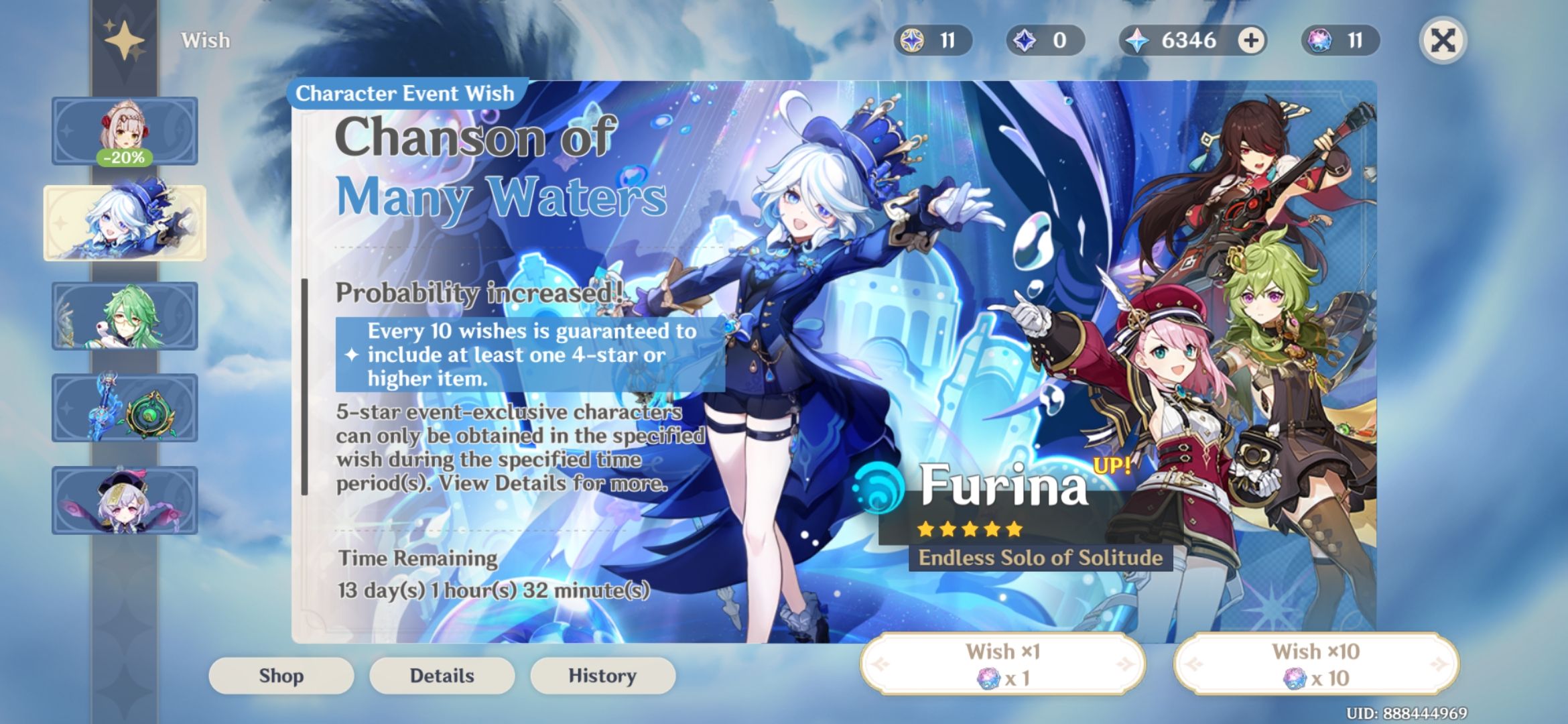The width and height of the screenshot is (1568, 724).
Task: View banner Details
Action: click(x=442, y=675)
